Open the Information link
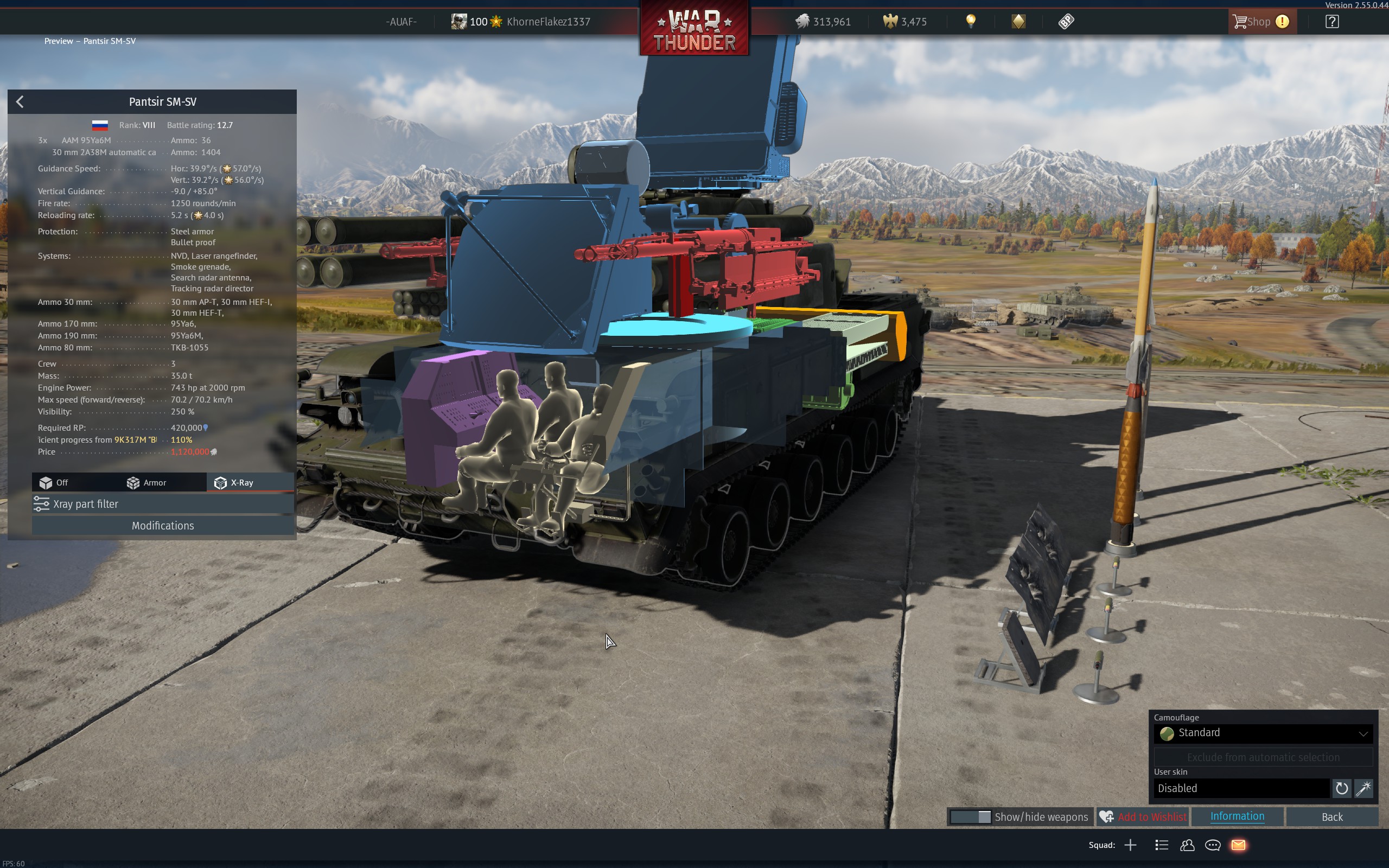 [1237, 816]
